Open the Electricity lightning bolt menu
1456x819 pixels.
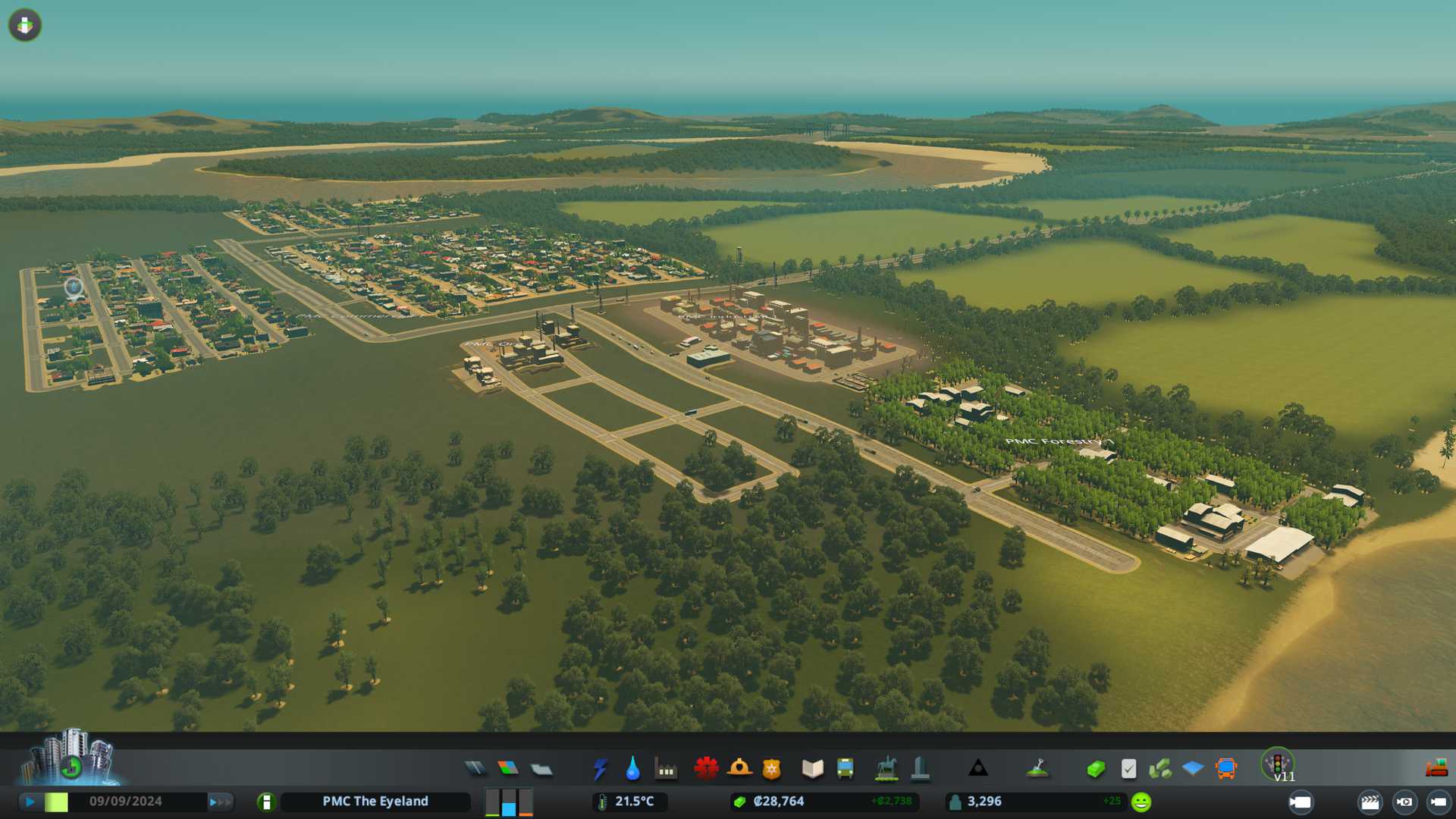(600, 769)
